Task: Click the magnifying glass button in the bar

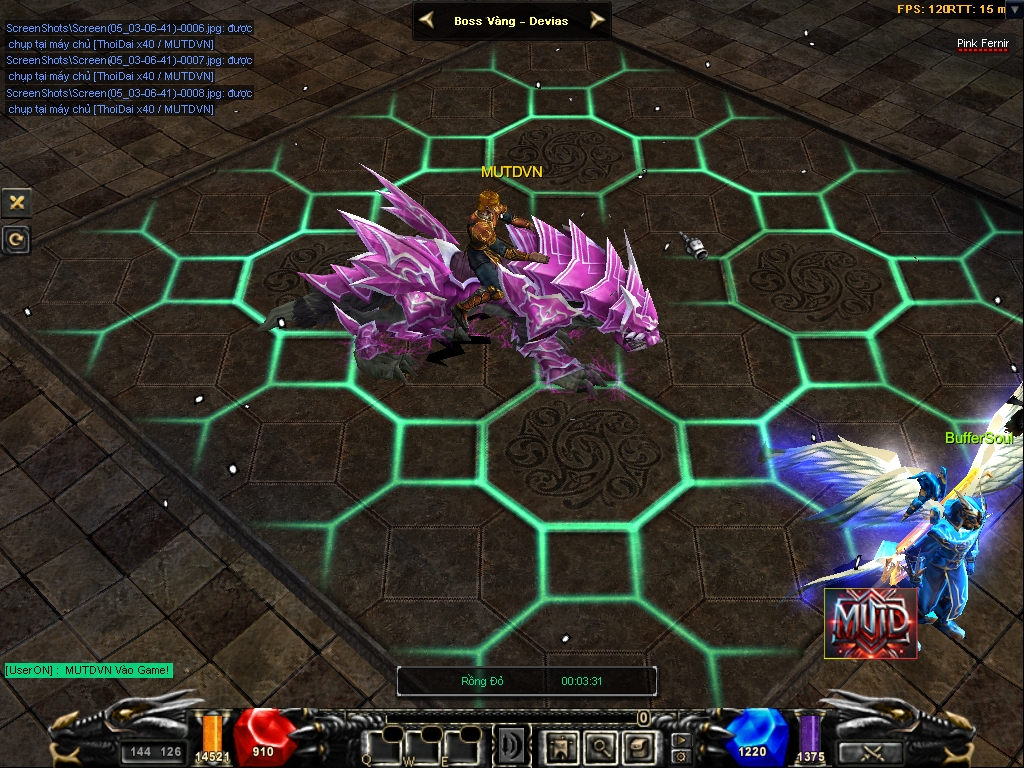Action: click(x=600, y=746)
